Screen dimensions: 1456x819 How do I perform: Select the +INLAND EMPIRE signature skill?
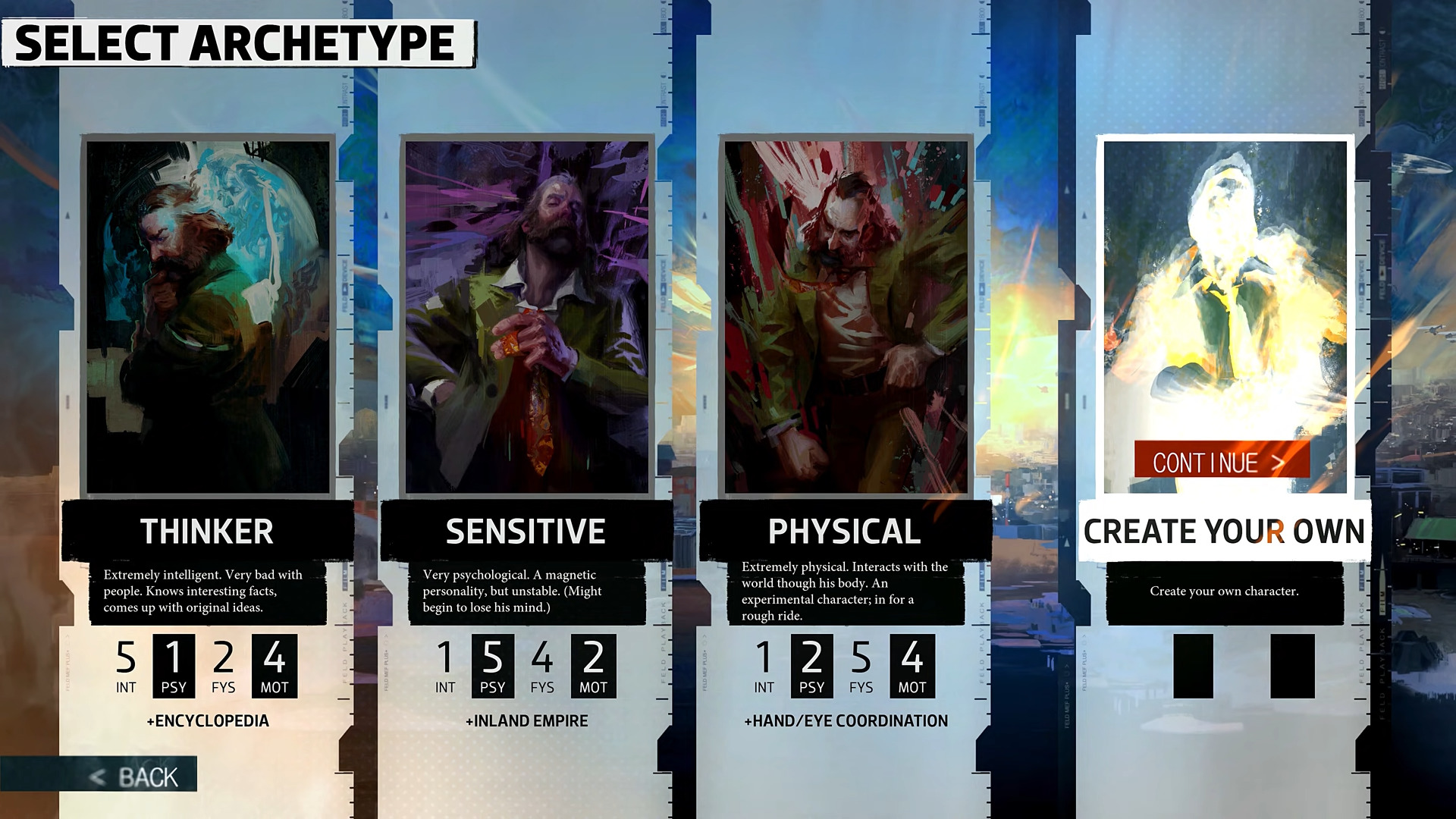coord(528,721)
